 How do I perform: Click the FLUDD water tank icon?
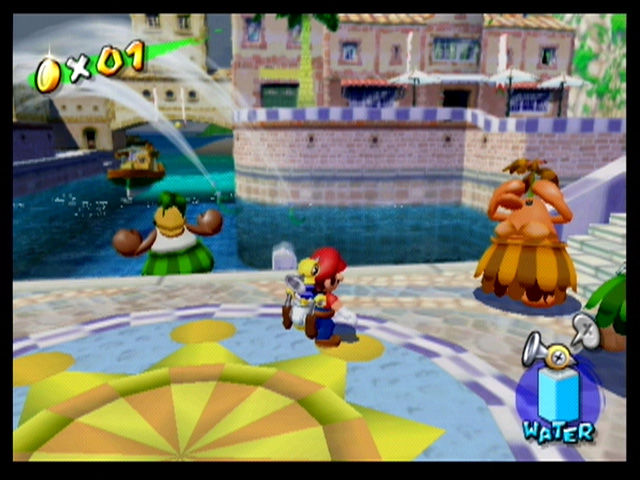point(556,392)
